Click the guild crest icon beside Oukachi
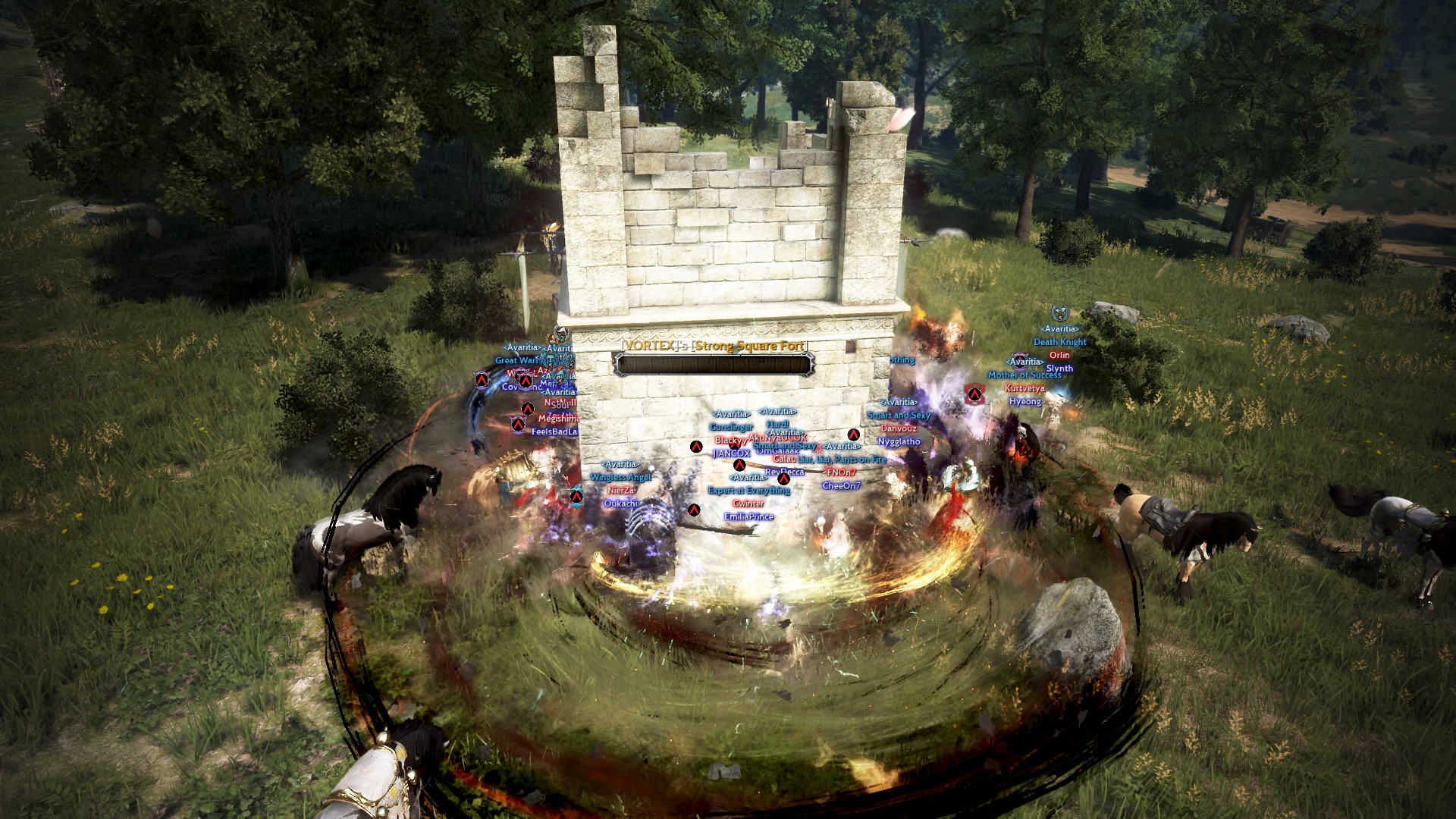This screenshot has height=819, width=1456. [576, 497]
